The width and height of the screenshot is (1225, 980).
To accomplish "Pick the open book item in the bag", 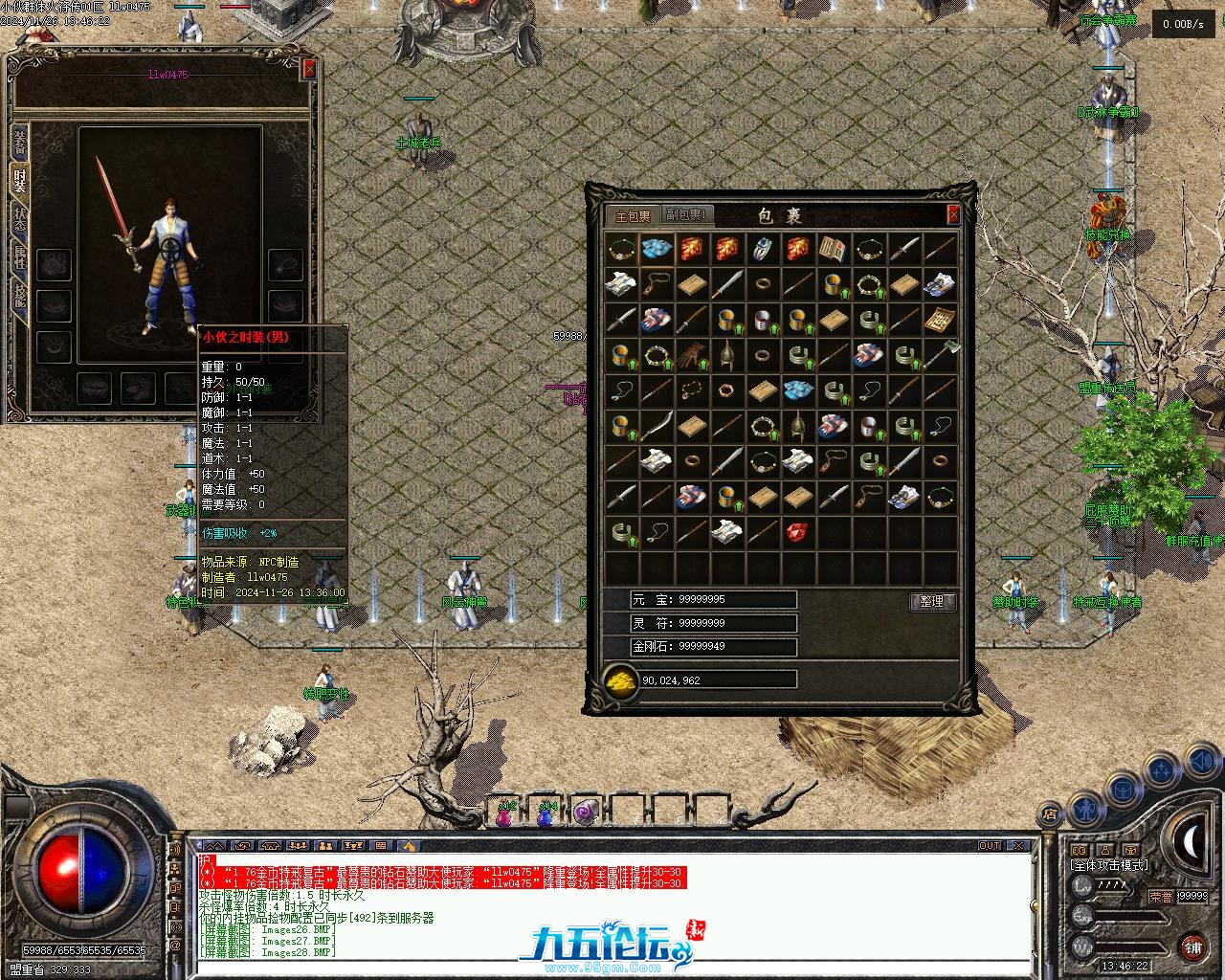I will [x=833, y=250].
